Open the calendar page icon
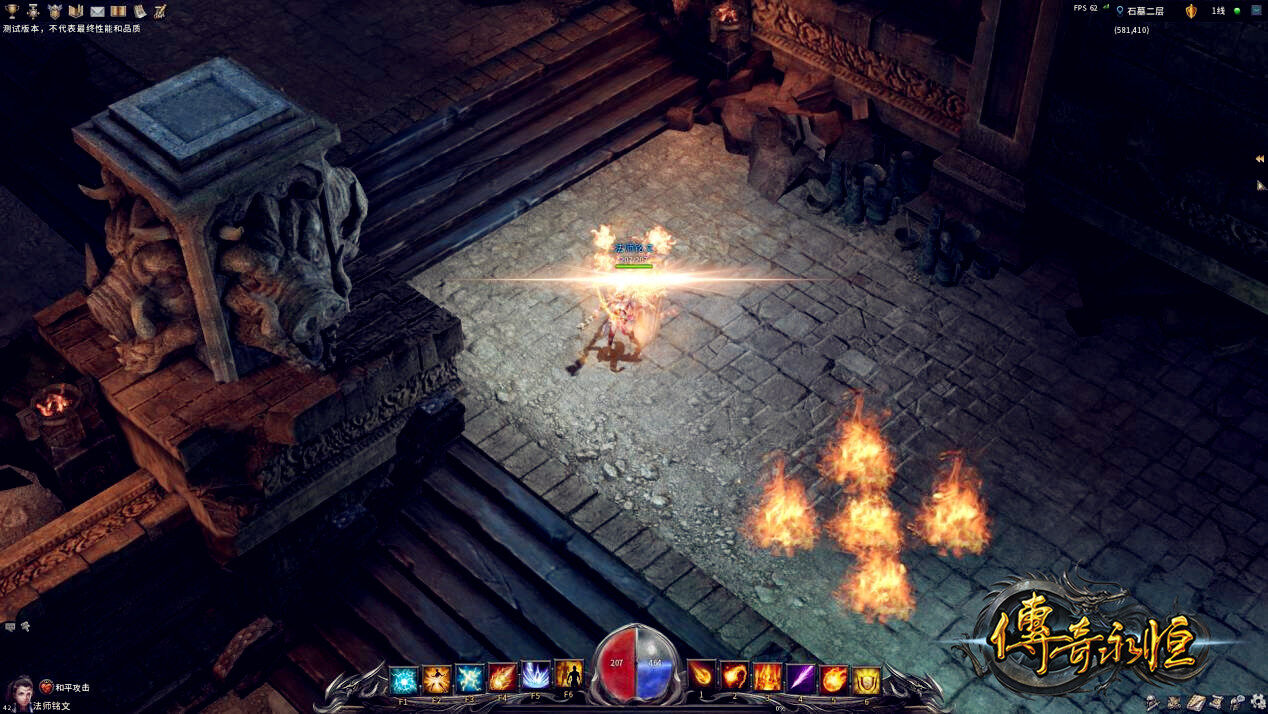This screenshot has height=714, width=1268. pyautogui.click(x=139, y=11)
